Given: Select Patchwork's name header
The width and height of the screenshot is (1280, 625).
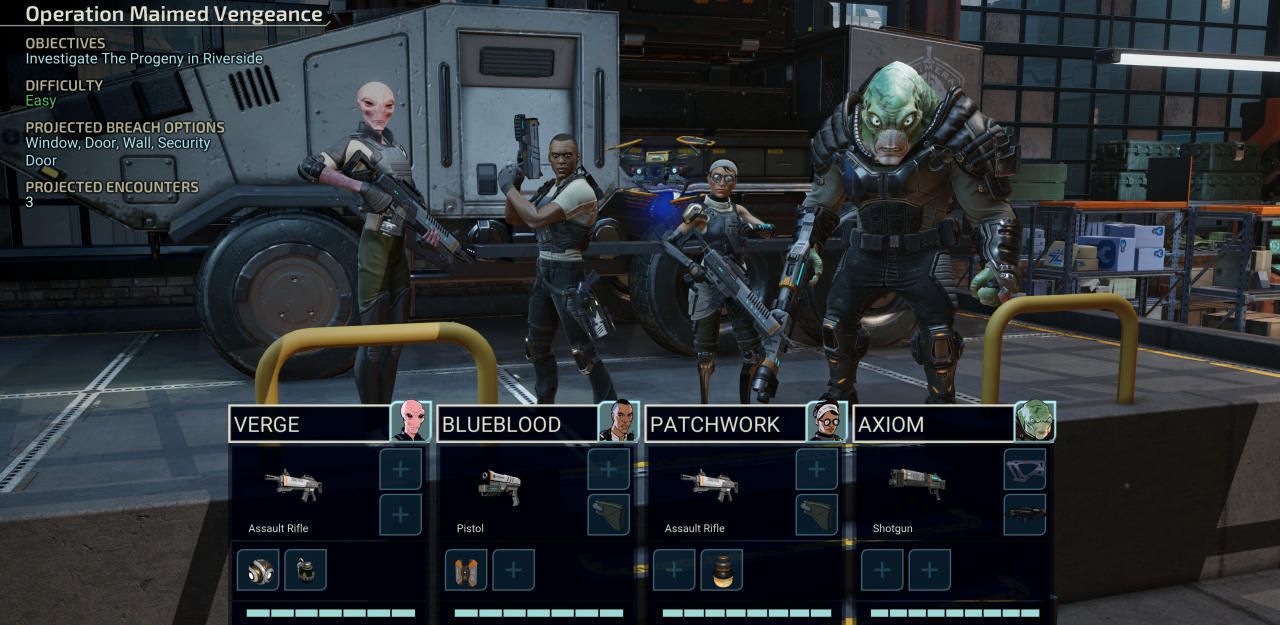Looking at the screenshot, I should point(725,424).
